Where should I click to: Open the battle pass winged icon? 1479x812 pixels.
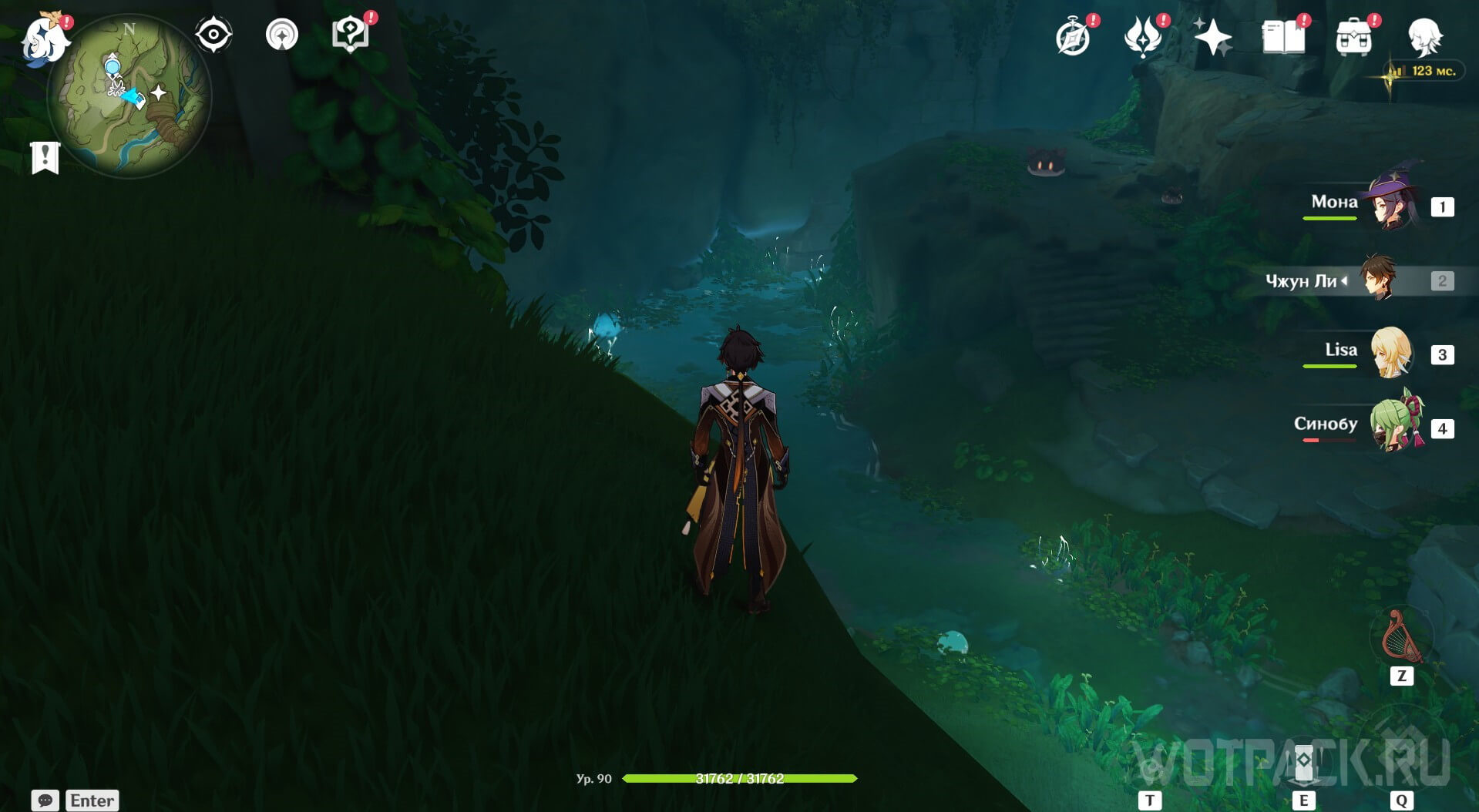point(1143,37)
